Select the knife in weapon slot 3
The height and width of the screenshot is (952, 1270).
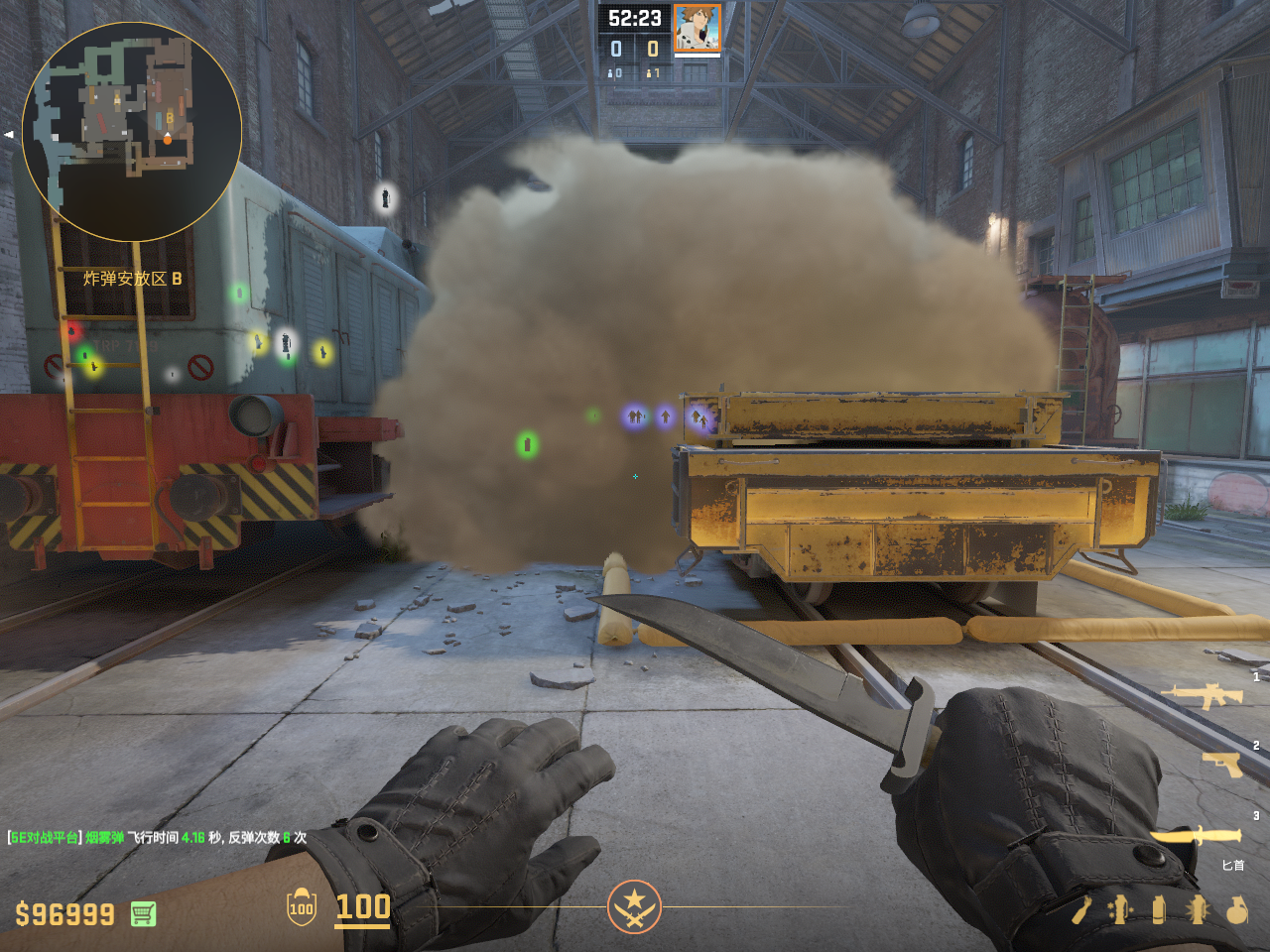coord(1198,836)
